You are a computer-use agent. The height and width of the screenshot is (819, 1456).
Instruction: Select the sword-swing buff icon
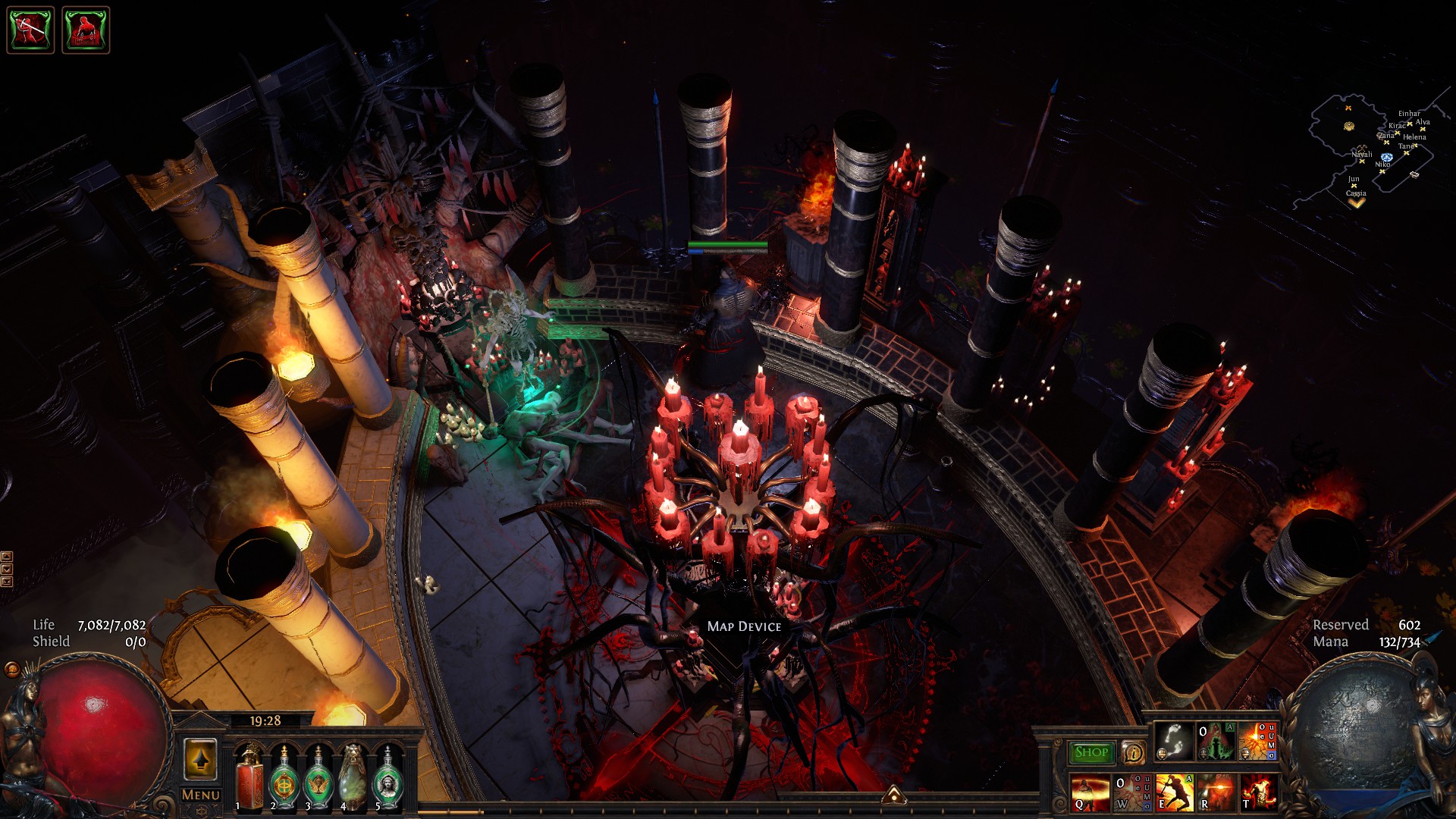30,30
